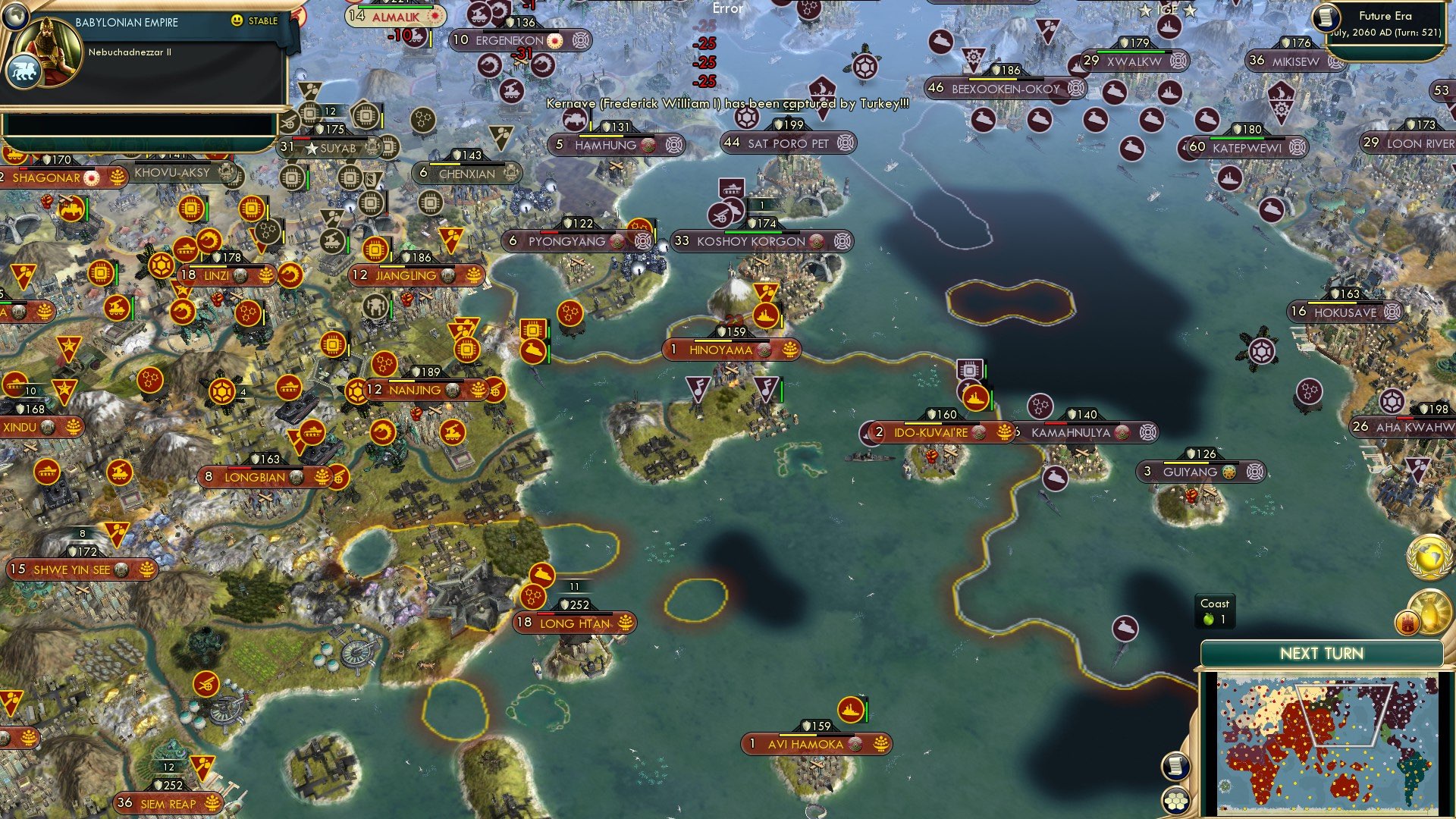Select the Guiyang city banner
Image resolution: width=1456 pixels, height=819 pixels.
click(x=1190, y=472)
